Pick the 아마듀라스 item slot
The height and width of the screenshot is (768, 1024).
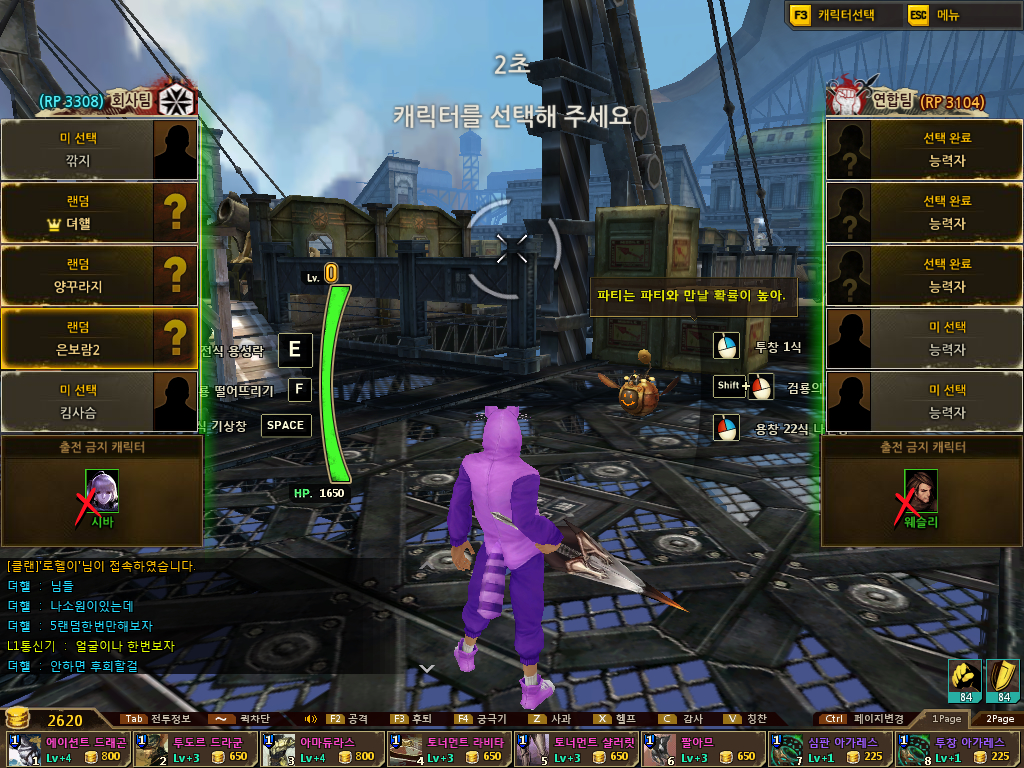click(322, 749)
